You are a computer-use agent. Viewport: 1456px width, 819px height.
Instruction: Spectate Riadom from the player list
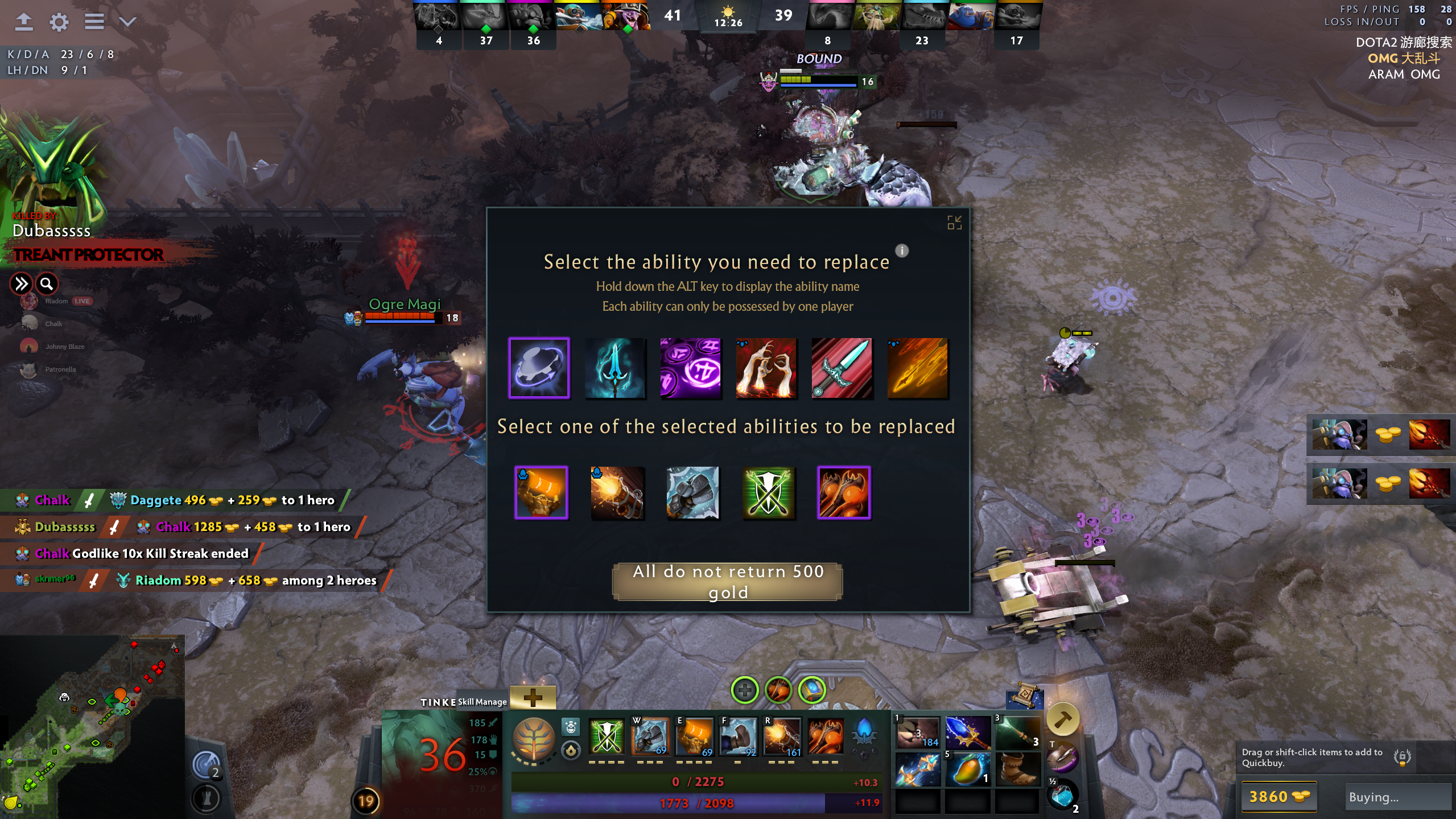56,301
